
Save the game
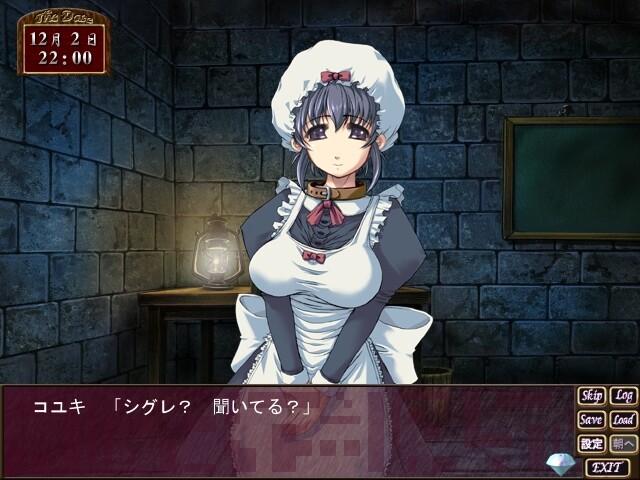[x=591, y=420]
